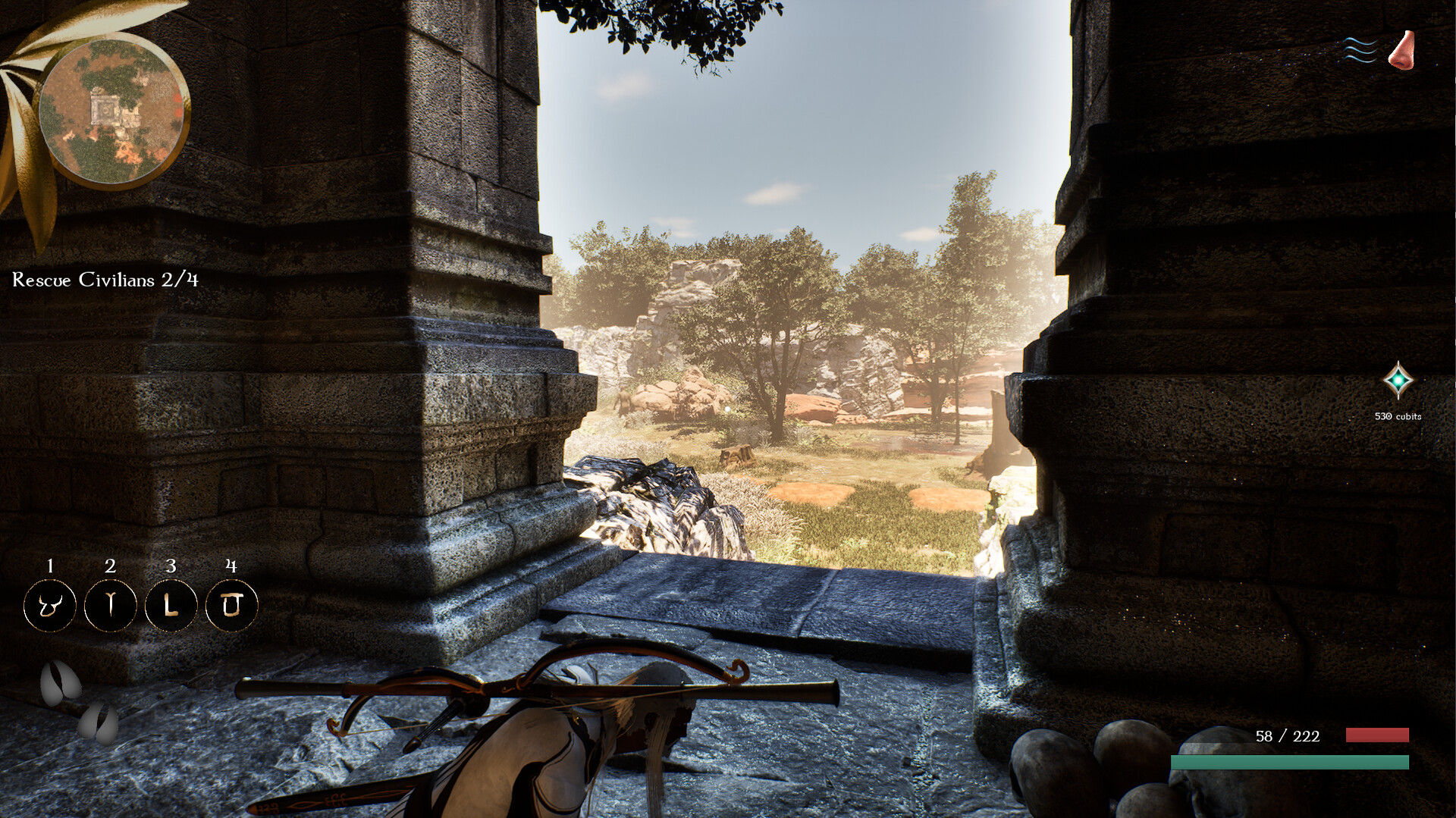Click the white crosshair dot in center
The image size is (1456, 818).
(x=727, y=409)
